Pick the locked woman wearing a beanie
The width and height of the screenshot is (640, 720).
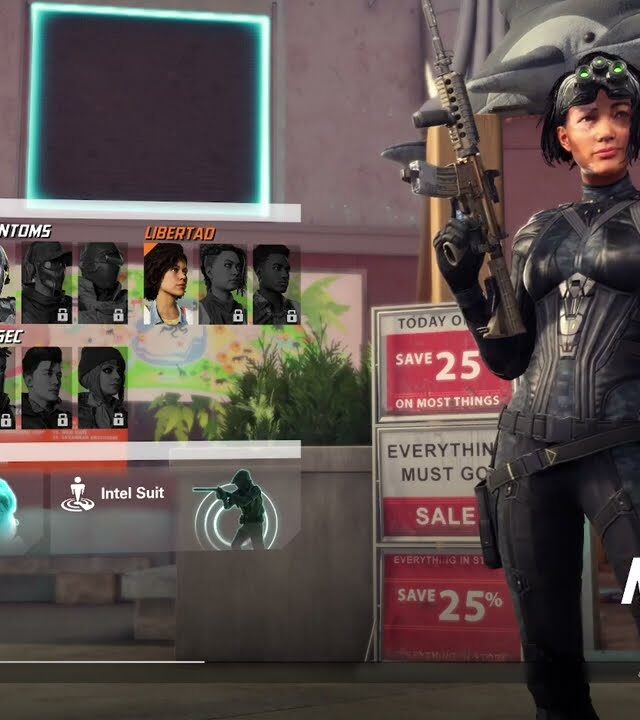coord(102,387)
